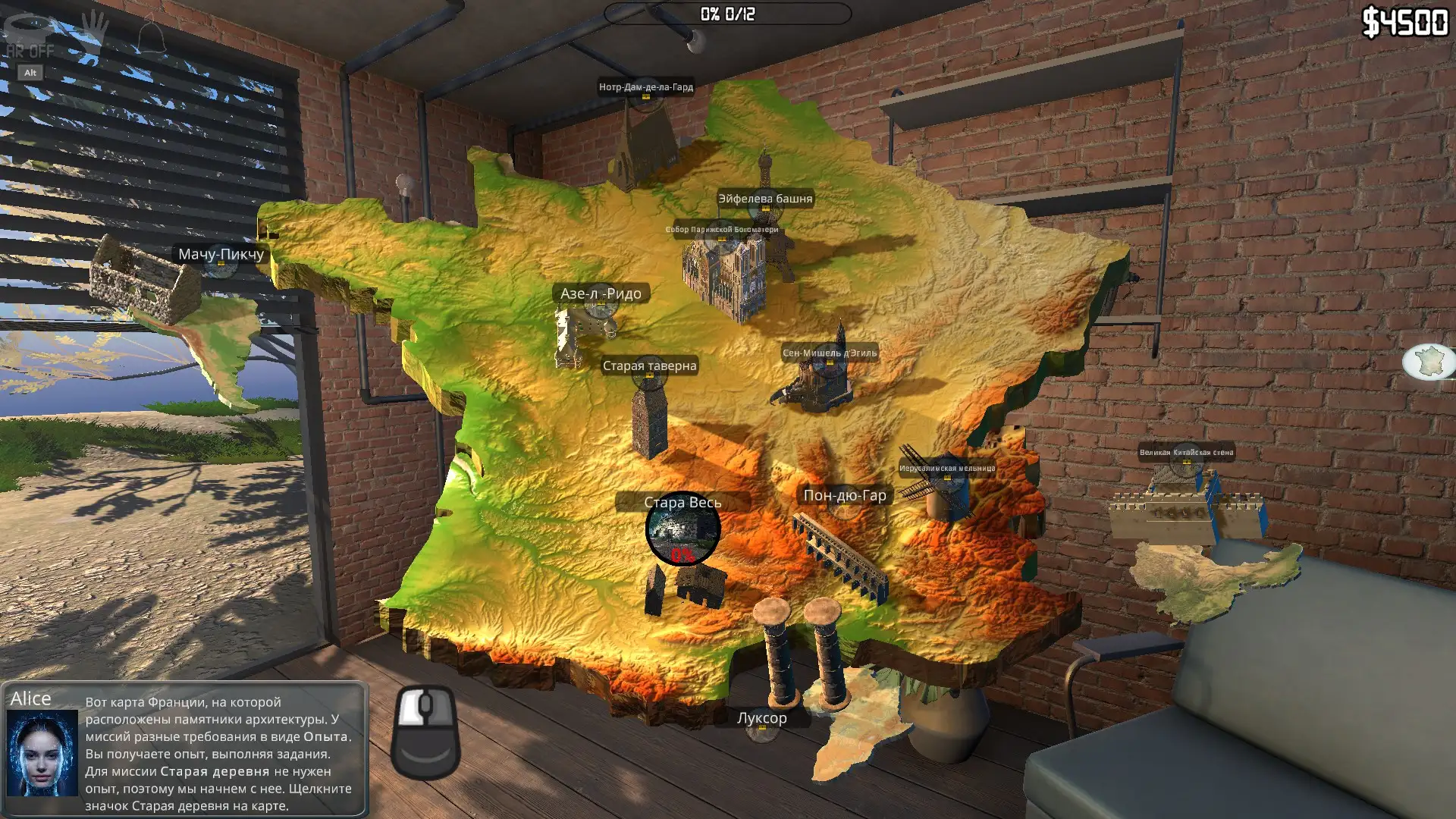Select the Иерусалимская мельница marker

[947, 469]
